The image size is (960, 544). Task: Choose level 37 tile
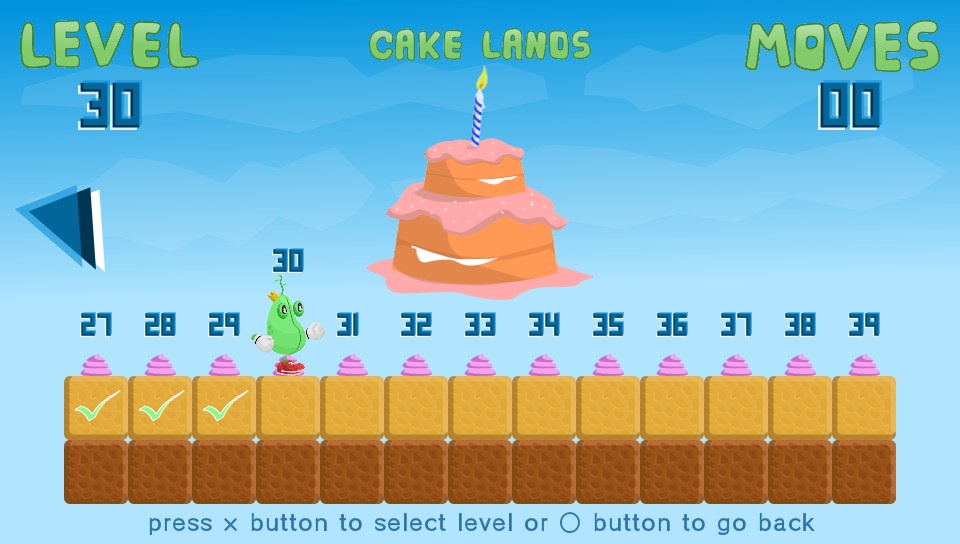[x=736, y=407]
